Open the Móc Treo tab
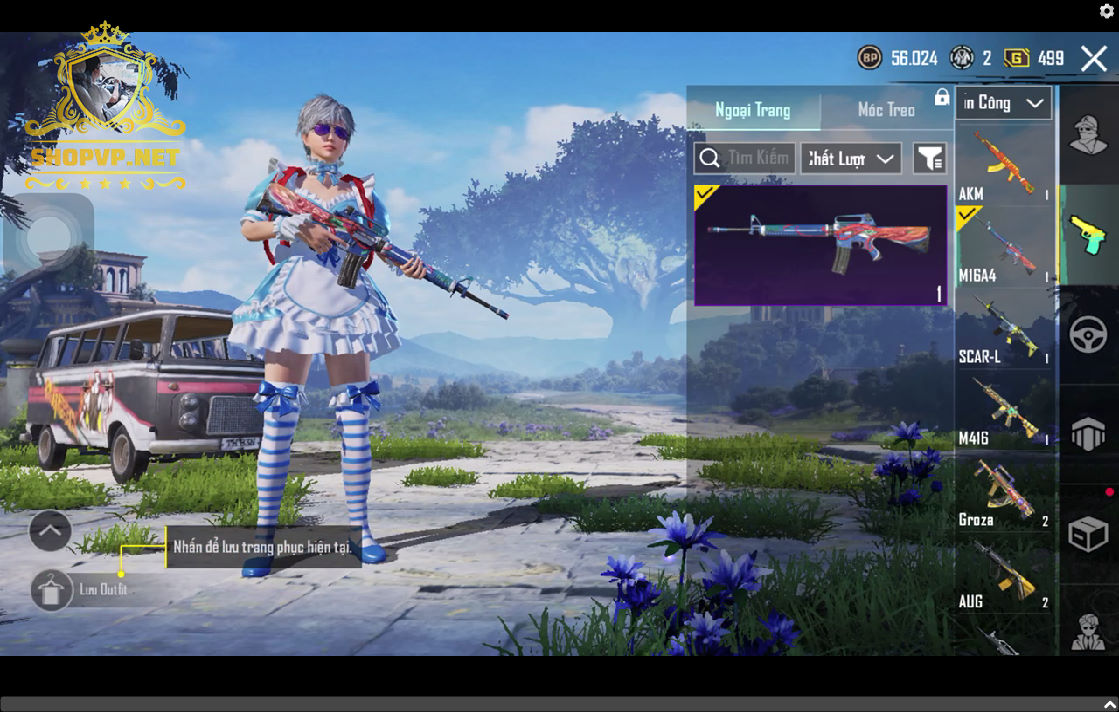The height and width of the screenshot is (712, 1119). tap(886, 110)
